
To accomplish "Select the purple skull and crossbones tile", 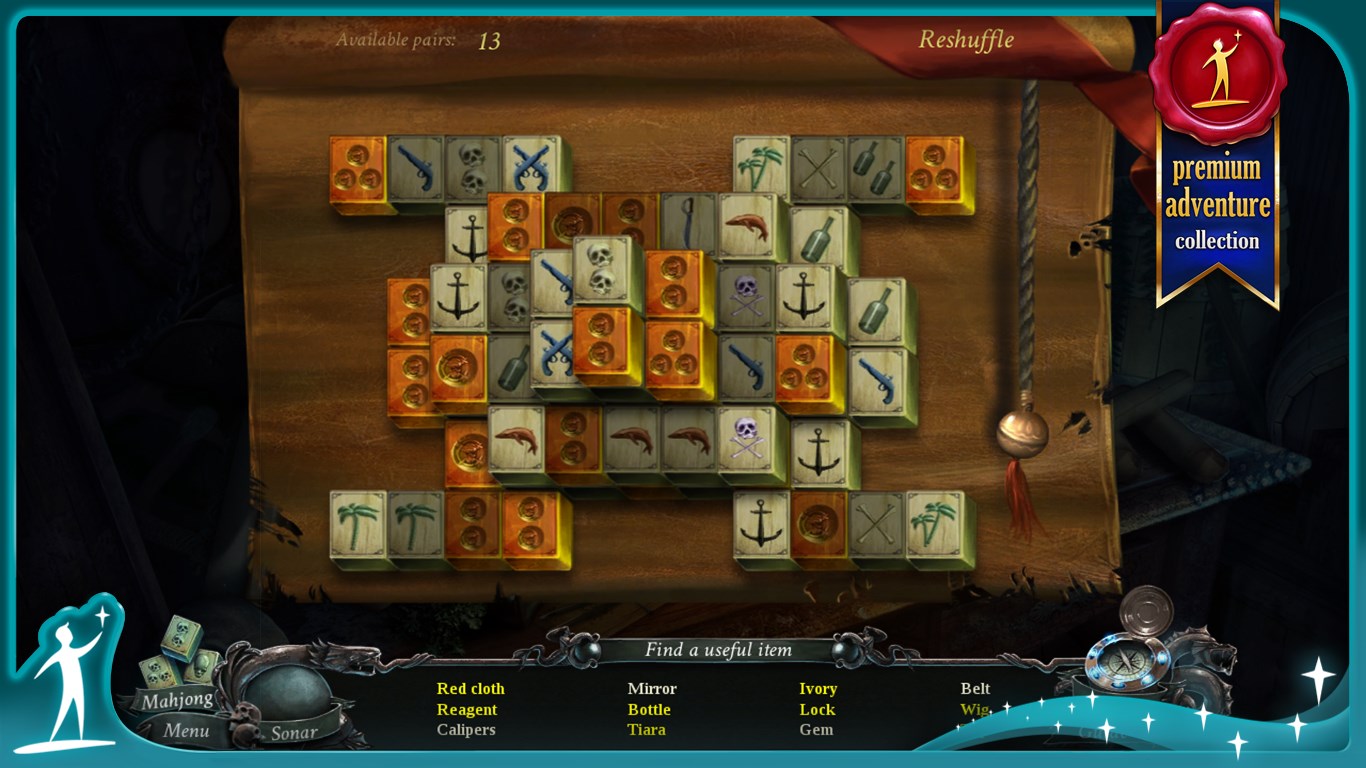I will click(x=744, y=298).
